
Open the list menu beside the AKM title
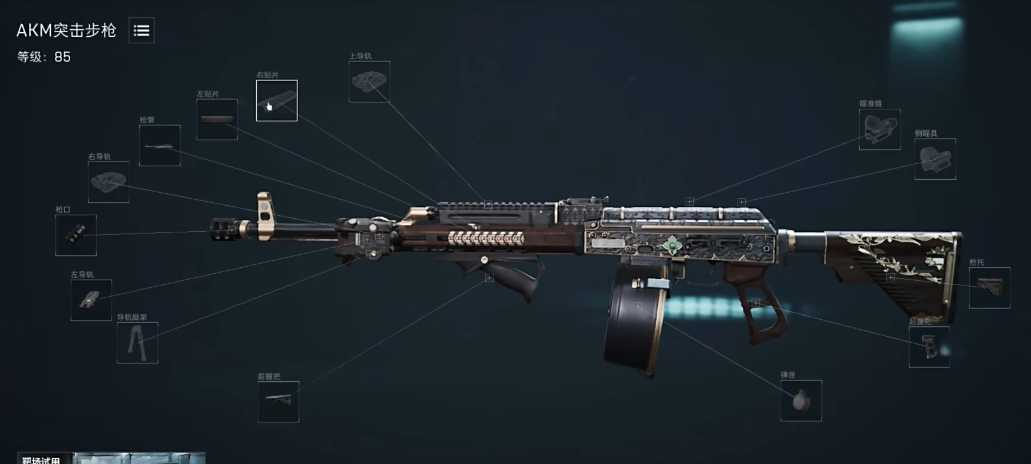tap(142, 31)
